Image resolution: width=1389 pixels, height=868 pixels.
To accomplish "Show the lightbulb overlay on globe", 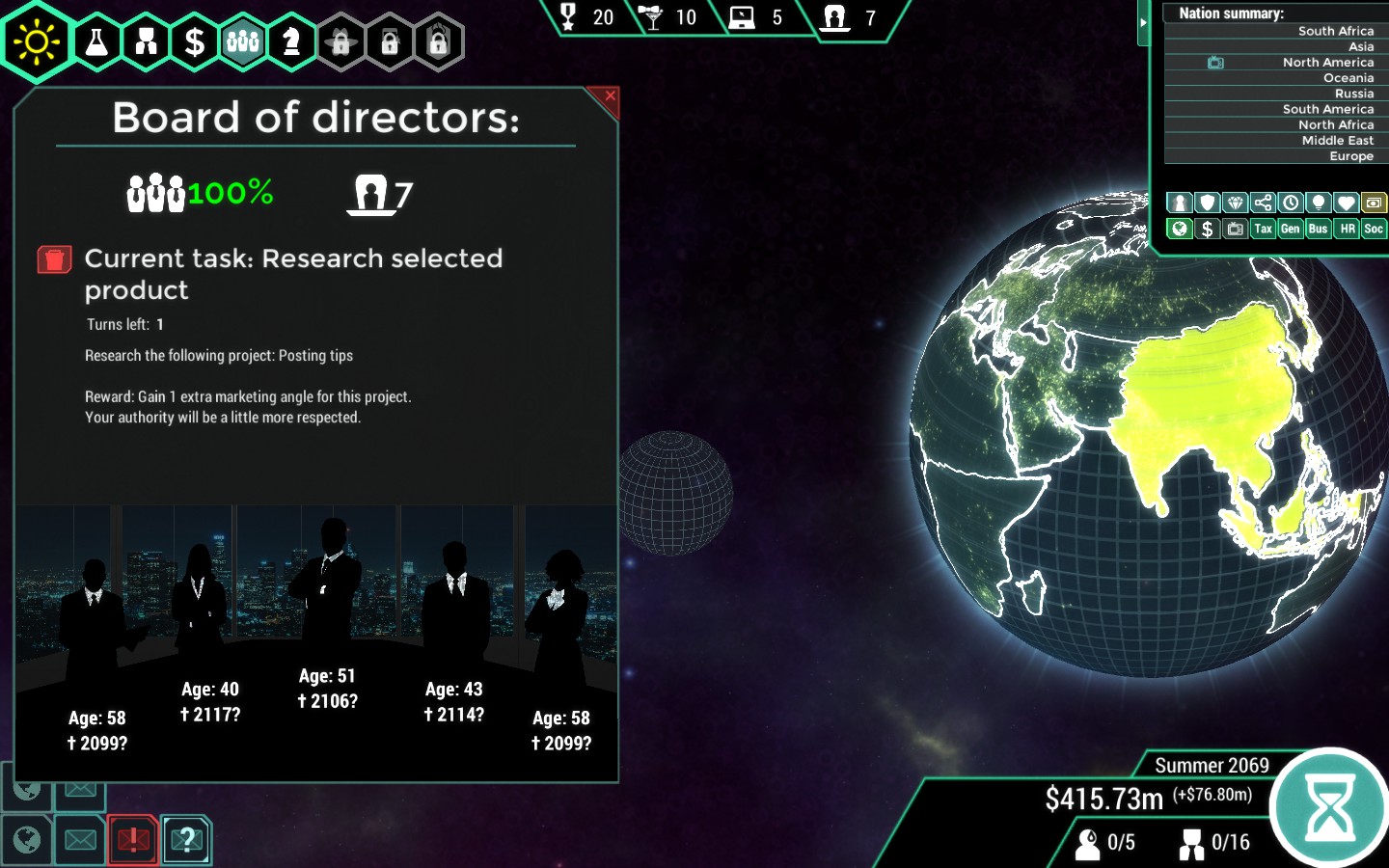I will [1318, 203].
